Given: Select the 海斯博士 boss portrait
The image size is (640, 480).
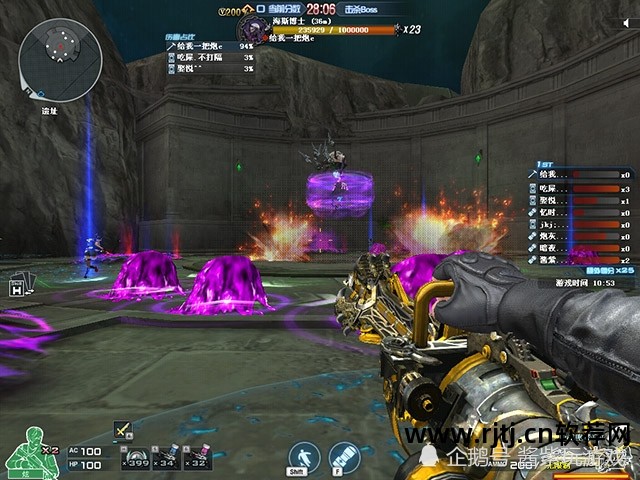Looking at the screenshot, I should tap(251, 26).
